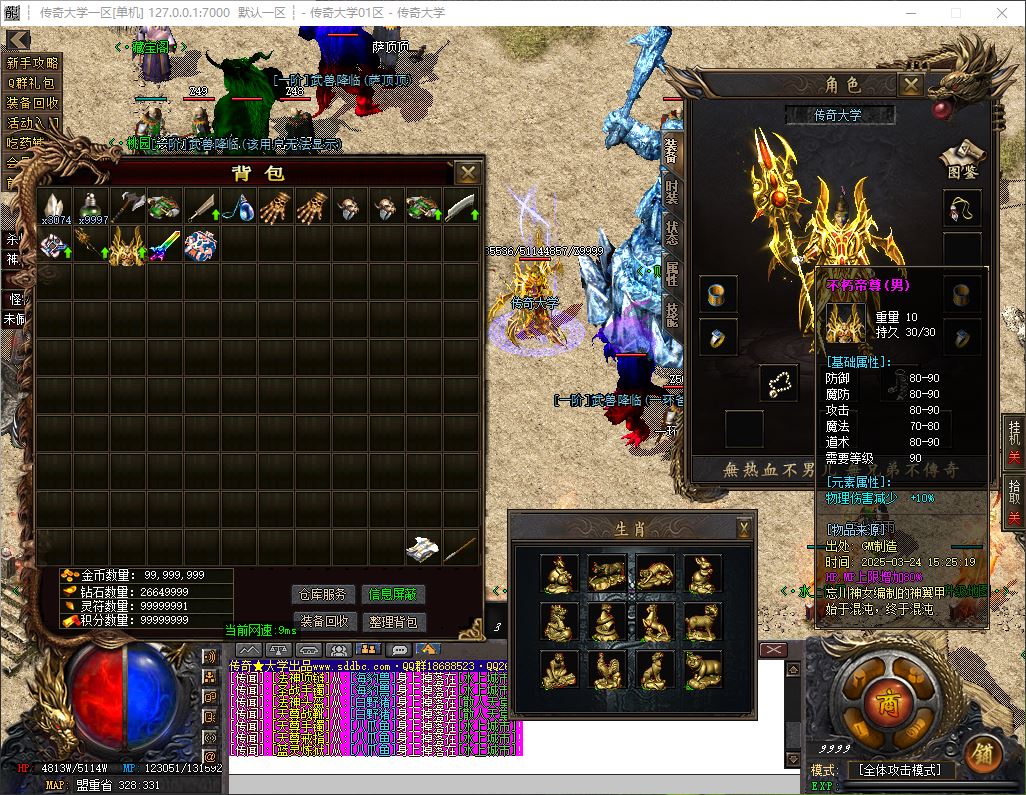This screenshot has width=1026, height=795.
Task: Open the 新手攻略 beginner guide menu
Action: coord(33,63)
